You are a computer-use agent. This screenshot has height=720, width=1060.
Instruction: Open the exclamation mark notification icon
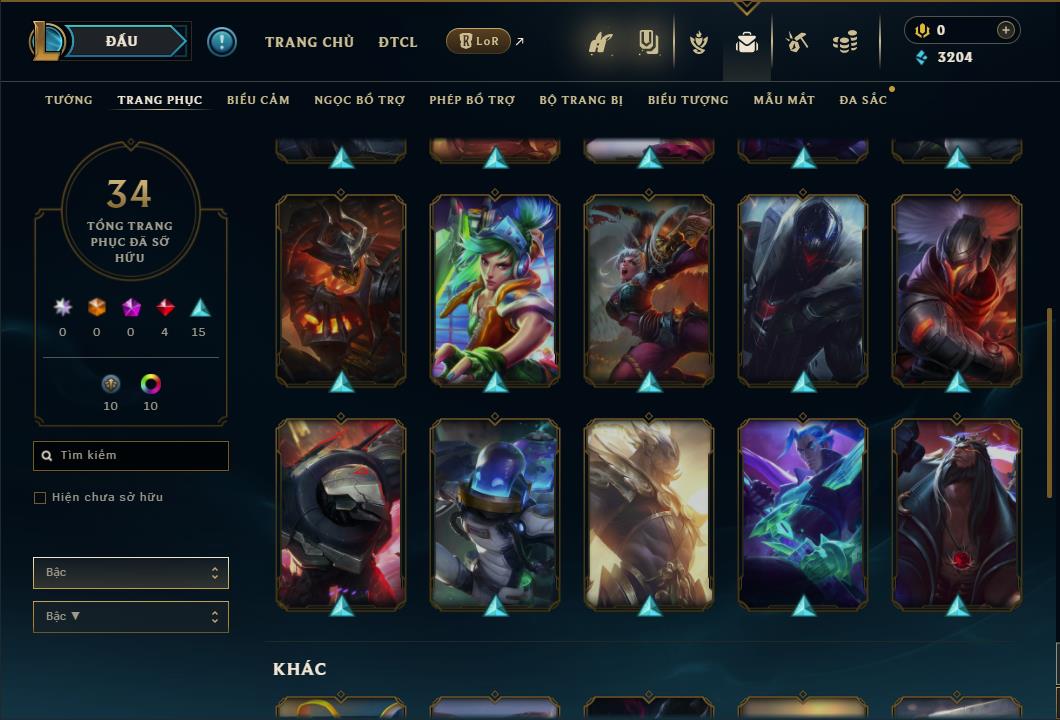pyautogui.click(x=222, y=41)
